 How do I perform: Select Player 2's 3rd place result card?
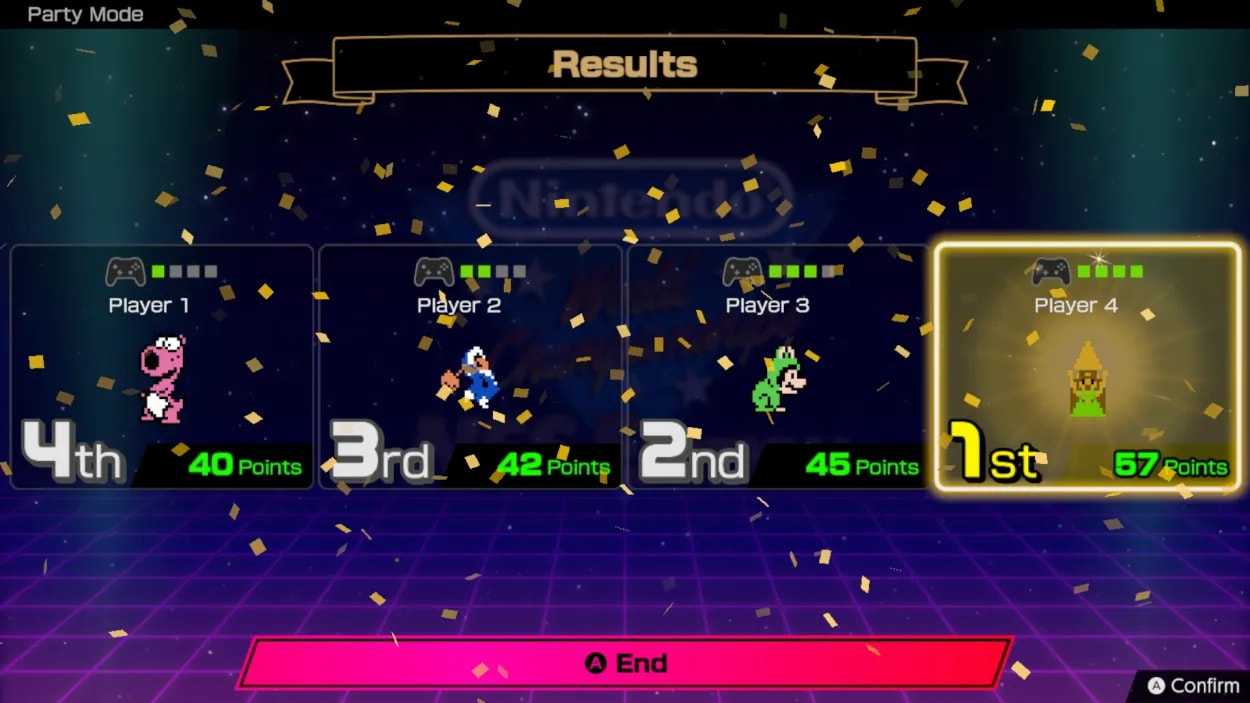click(470, 367)
